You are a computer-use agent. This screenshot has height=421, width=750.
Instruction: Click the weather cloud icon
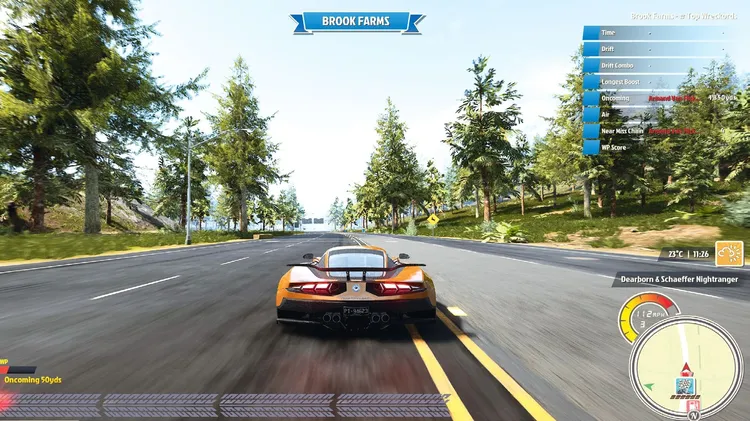(x=729, y=254)
